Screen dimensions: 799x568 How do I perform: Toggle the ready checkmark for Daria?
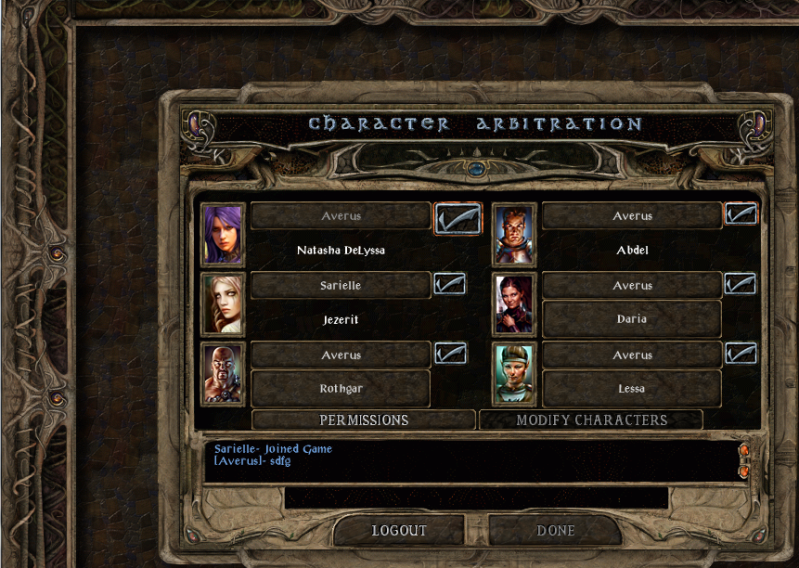(741, 284)
